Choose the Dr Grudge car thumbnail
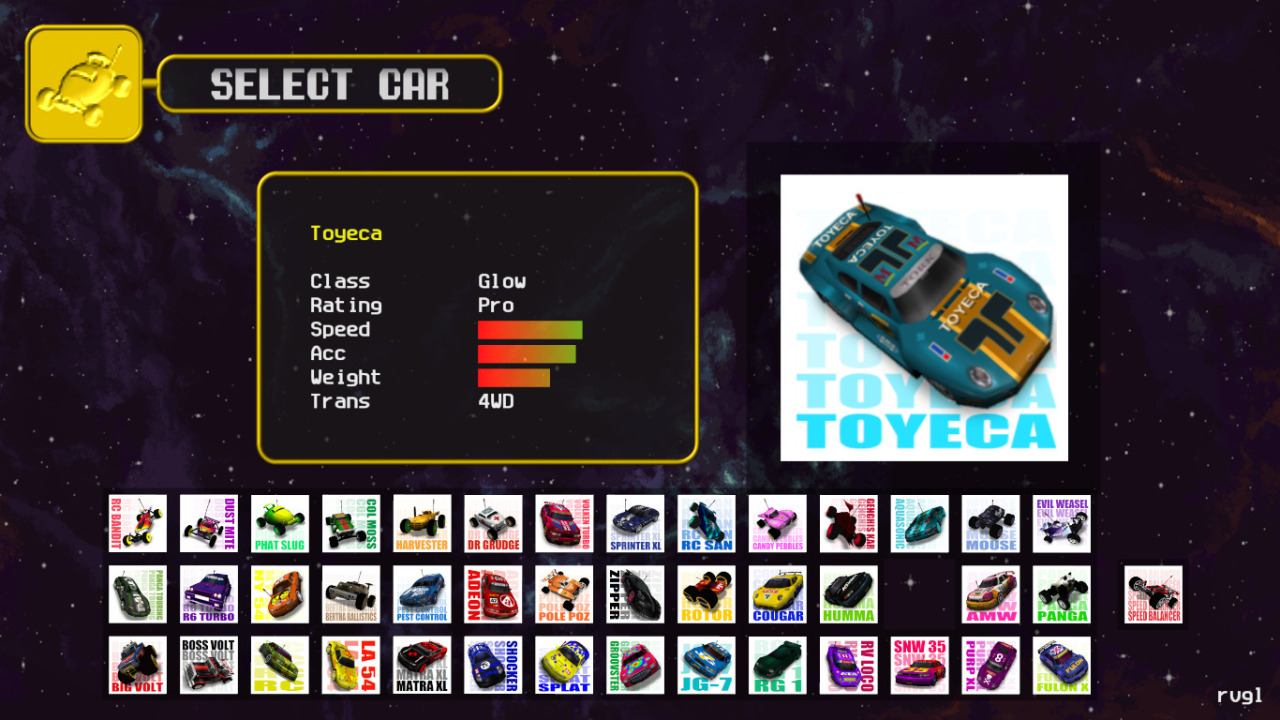The height and width of the screenshot is (720, 1280). 493,523
